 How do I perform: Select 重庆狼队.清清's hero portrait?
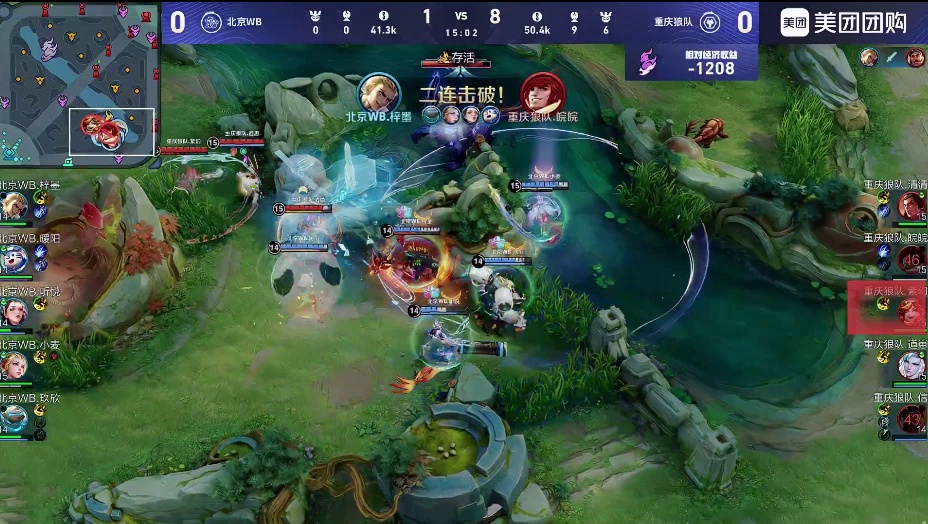911,206
